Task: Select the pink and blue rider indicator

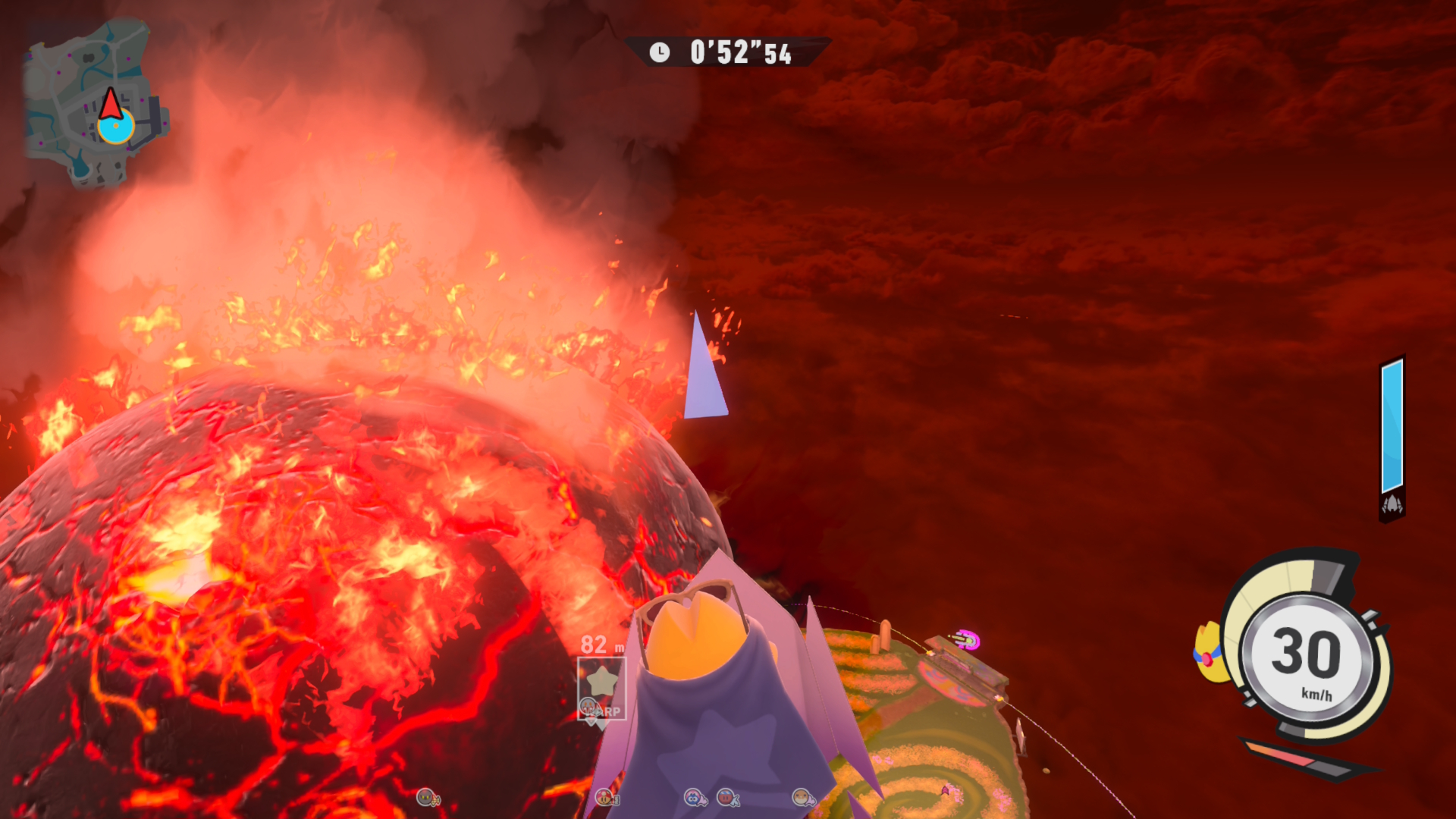Action: pos(694,797)
